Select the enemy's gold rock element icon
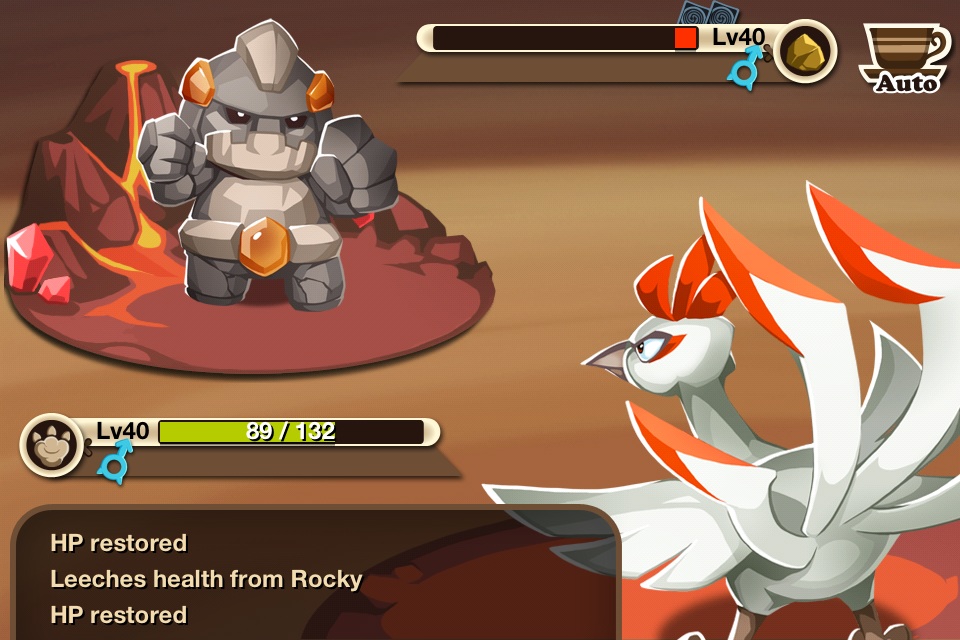Image resolution: width=960 pixels, height=640 pixels. pyautogui.click(x=805, y=49)
